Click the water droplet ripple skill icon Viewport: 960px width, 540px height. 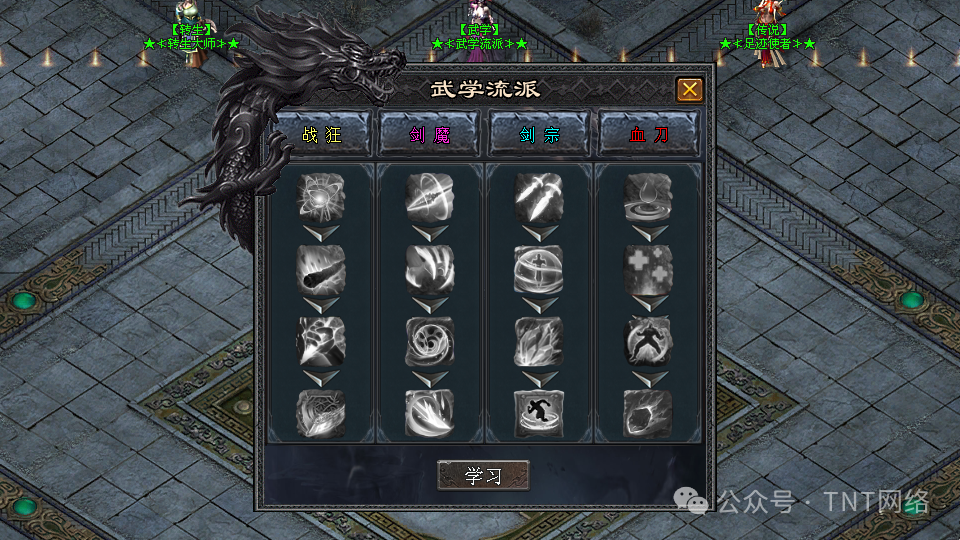coord(648,197)
